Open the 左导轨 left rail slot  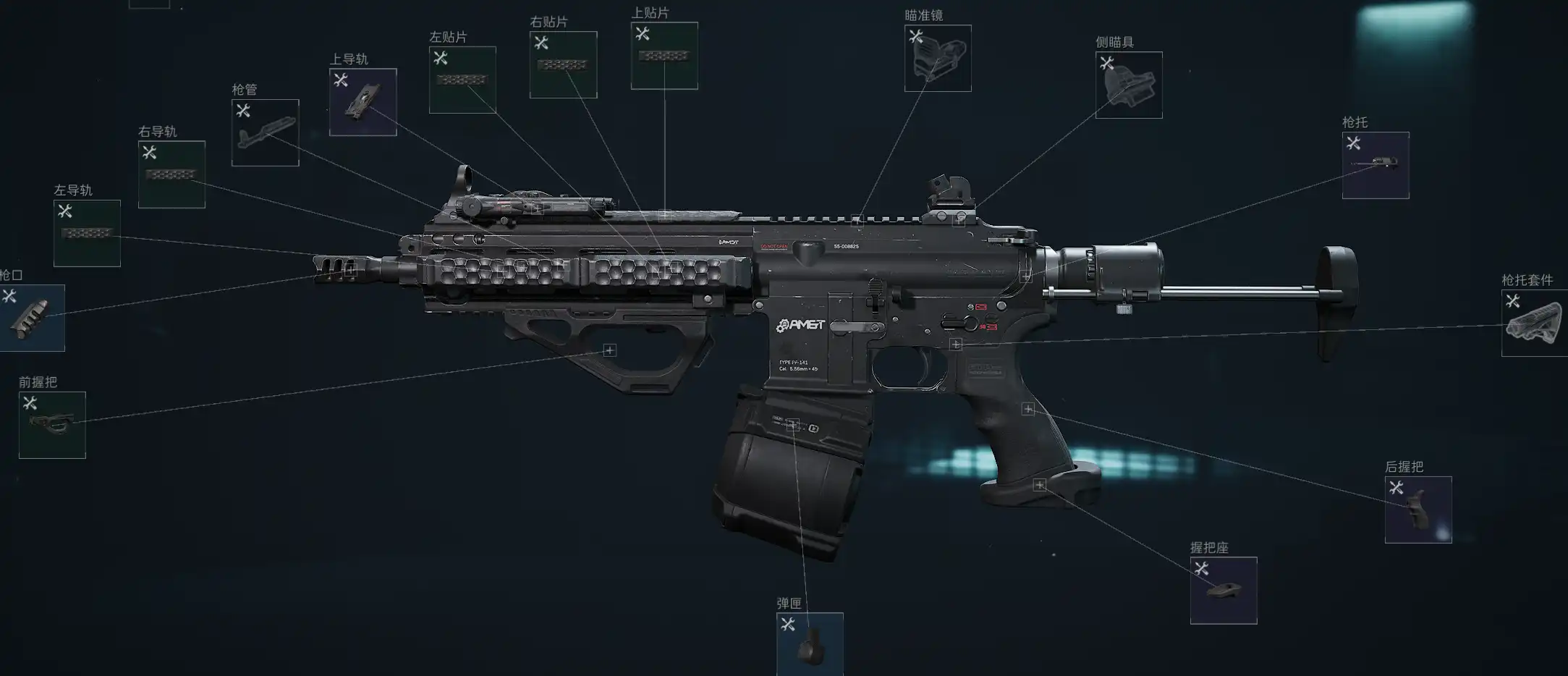[x=87, y=233]
